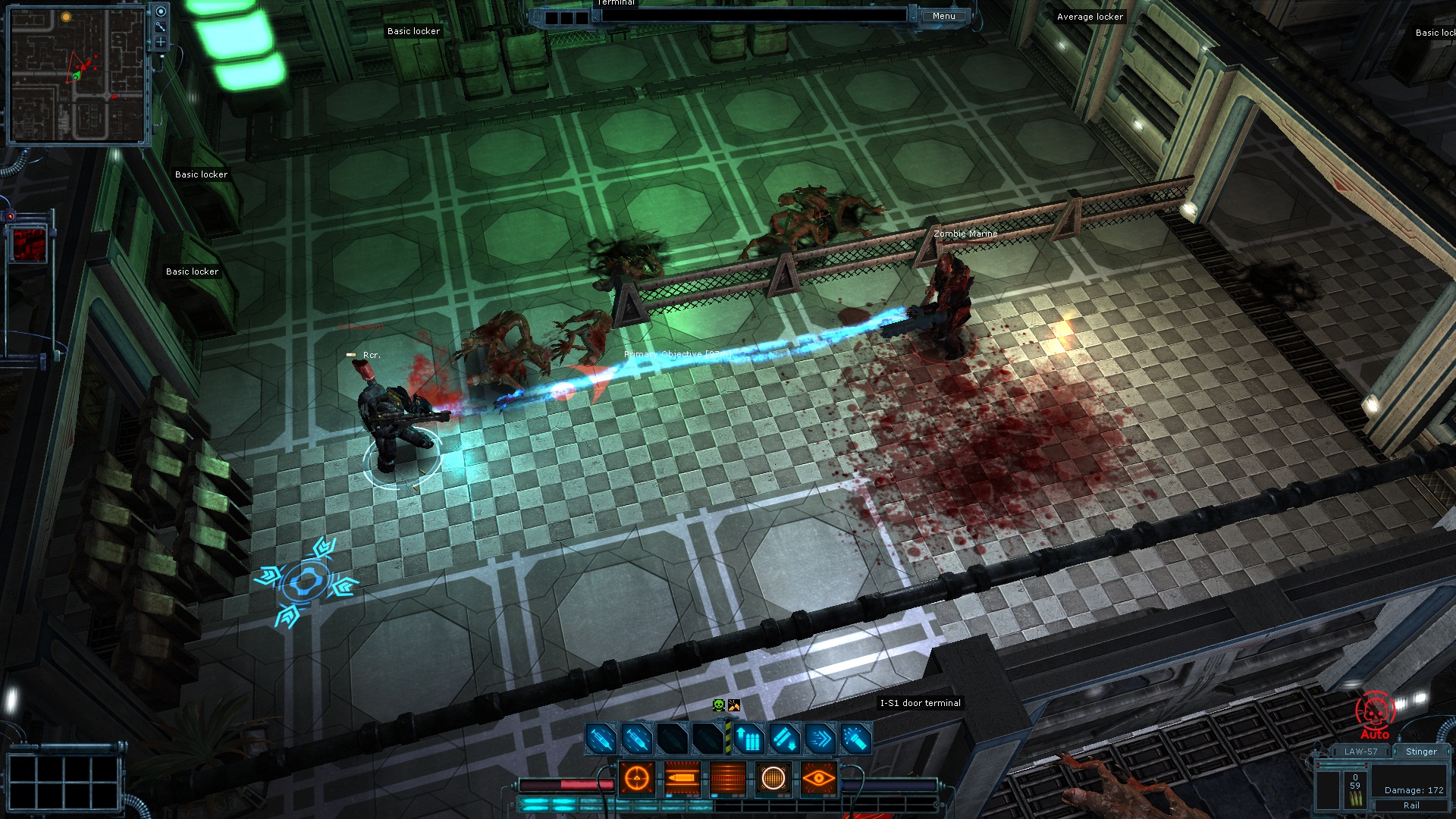This screenshot has width=1456, height=819.
Task: Use the orange horizontal grid skill
Action: click(x=728, y=778)
